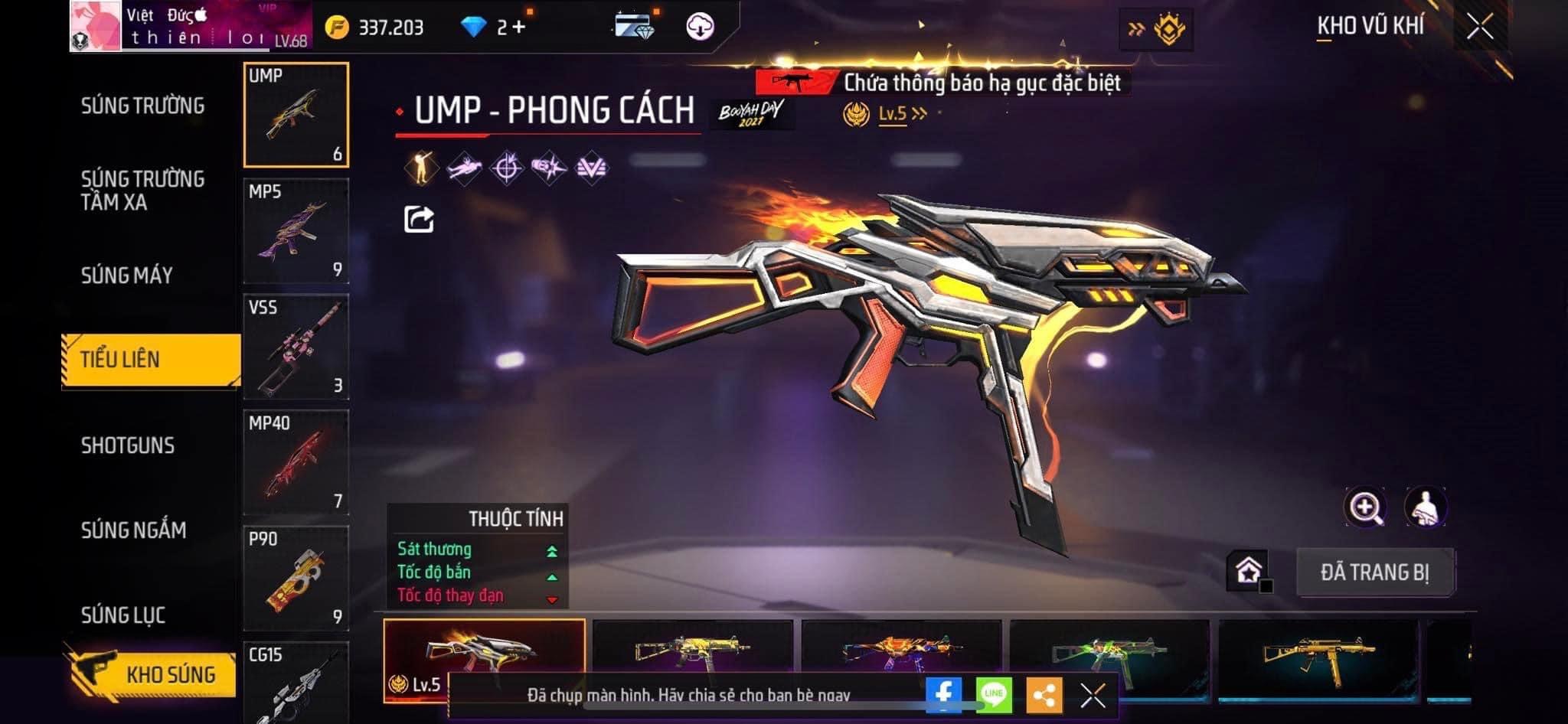Choose the MP5 weapon tile
Viewport: 1568px width, 724px height.
tap(296, 231)
